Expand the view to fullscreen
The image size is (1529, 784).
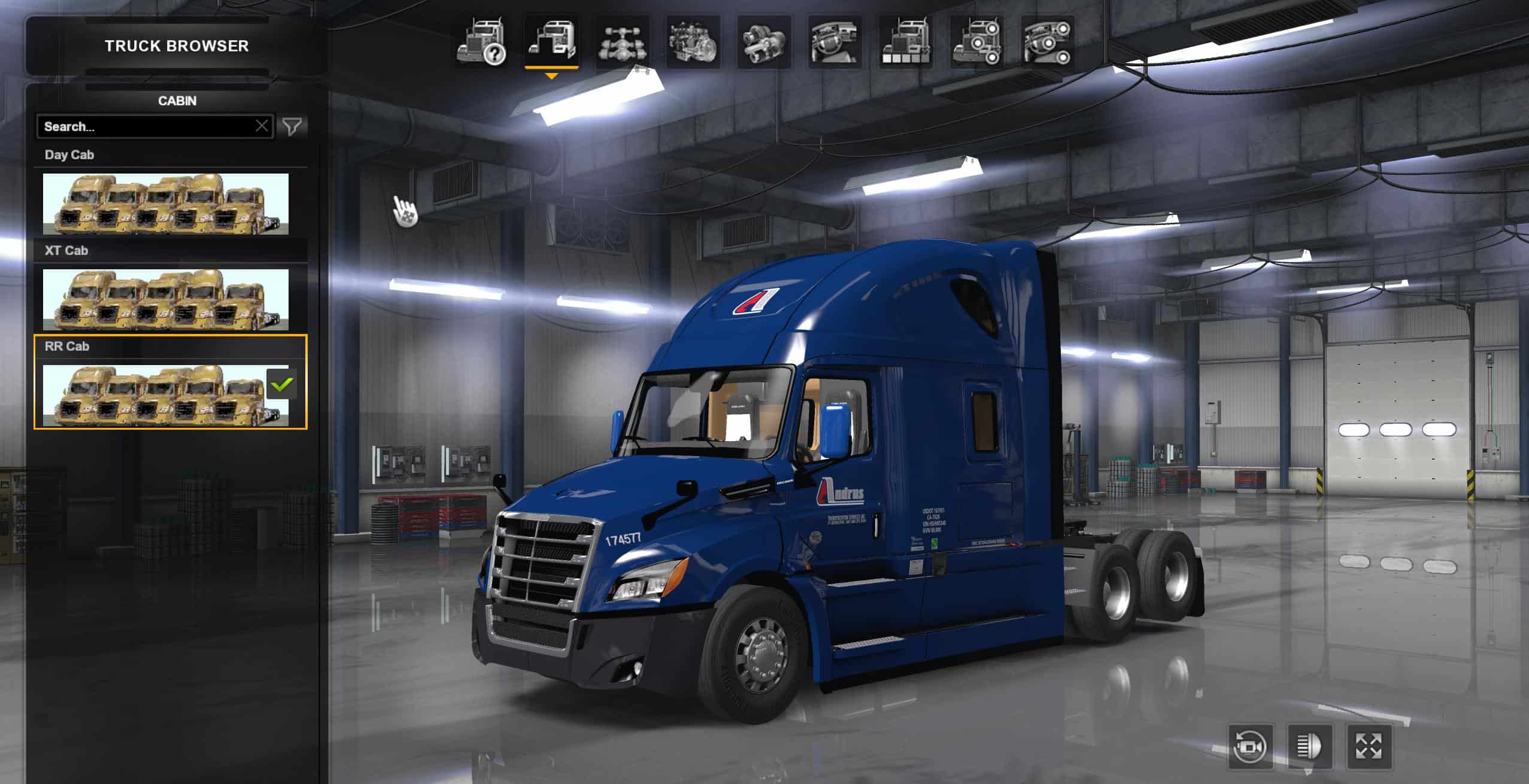[1369, 747]
